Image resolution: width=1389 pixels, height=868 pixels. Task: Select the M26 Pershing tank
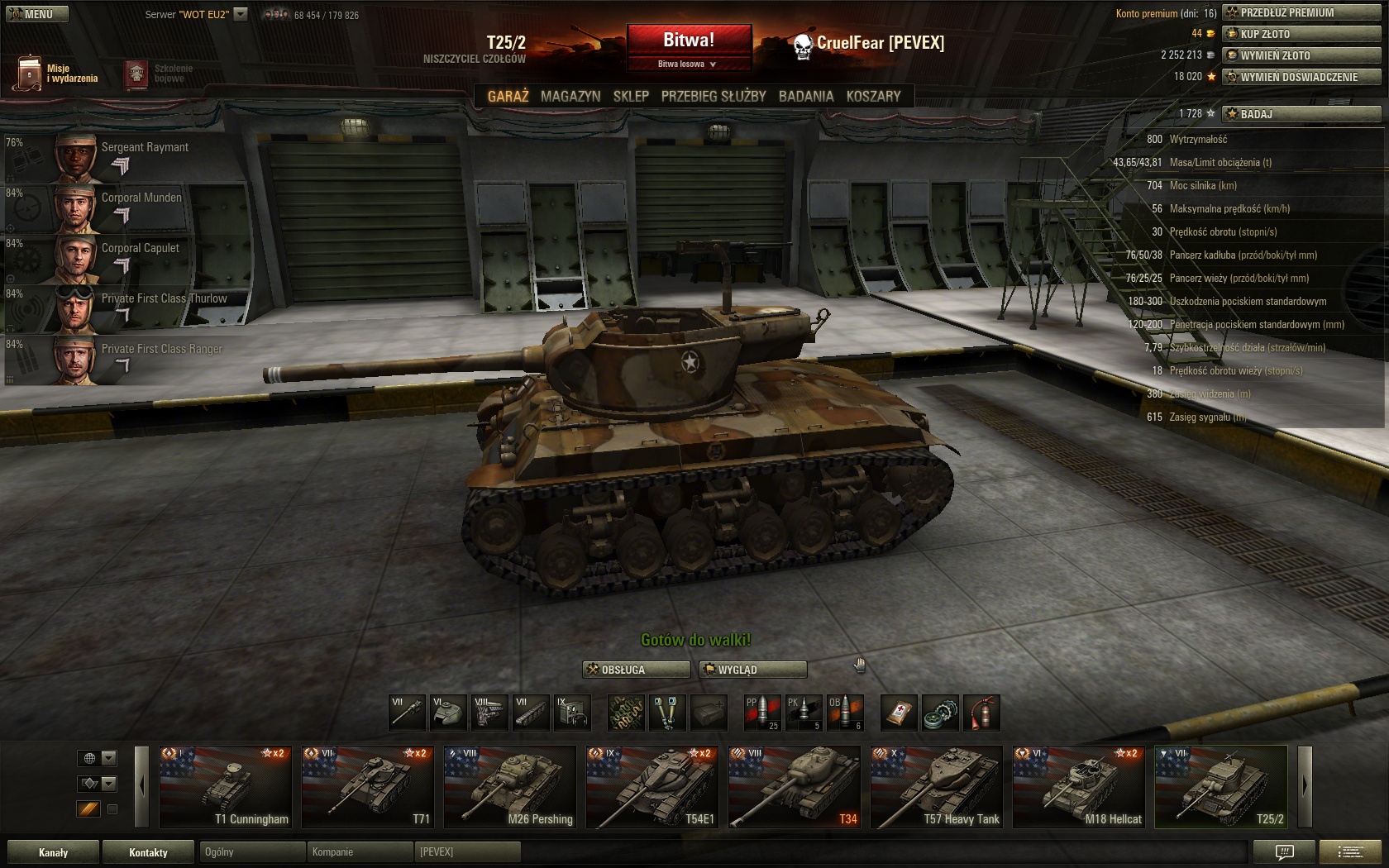coord(510,787)
